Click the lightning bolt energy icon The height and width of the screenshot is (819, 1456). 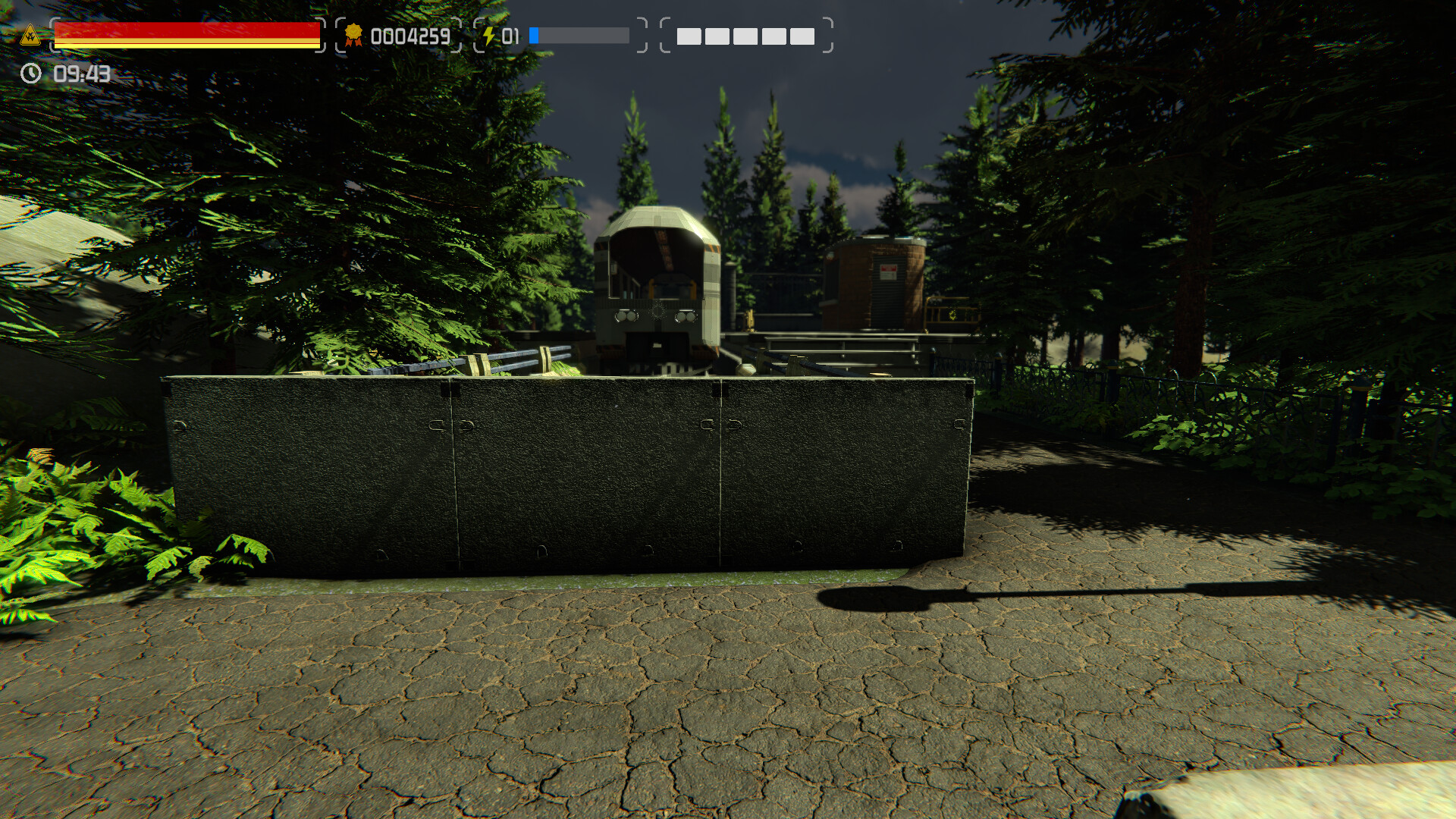[x=490, y=34]
